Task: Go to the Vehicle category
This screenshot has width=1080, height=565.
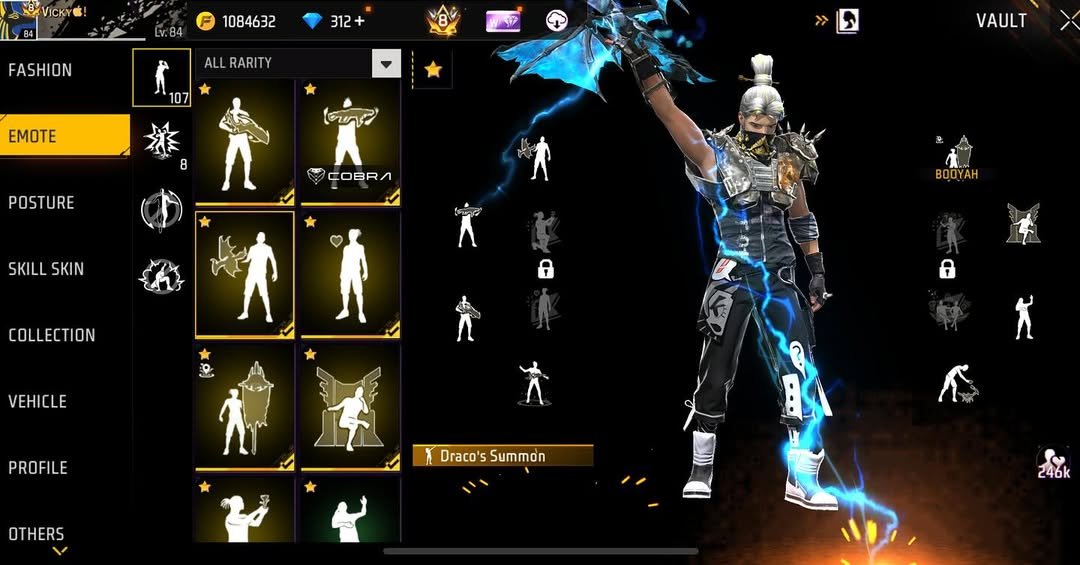Action: [x=38, y=401]
